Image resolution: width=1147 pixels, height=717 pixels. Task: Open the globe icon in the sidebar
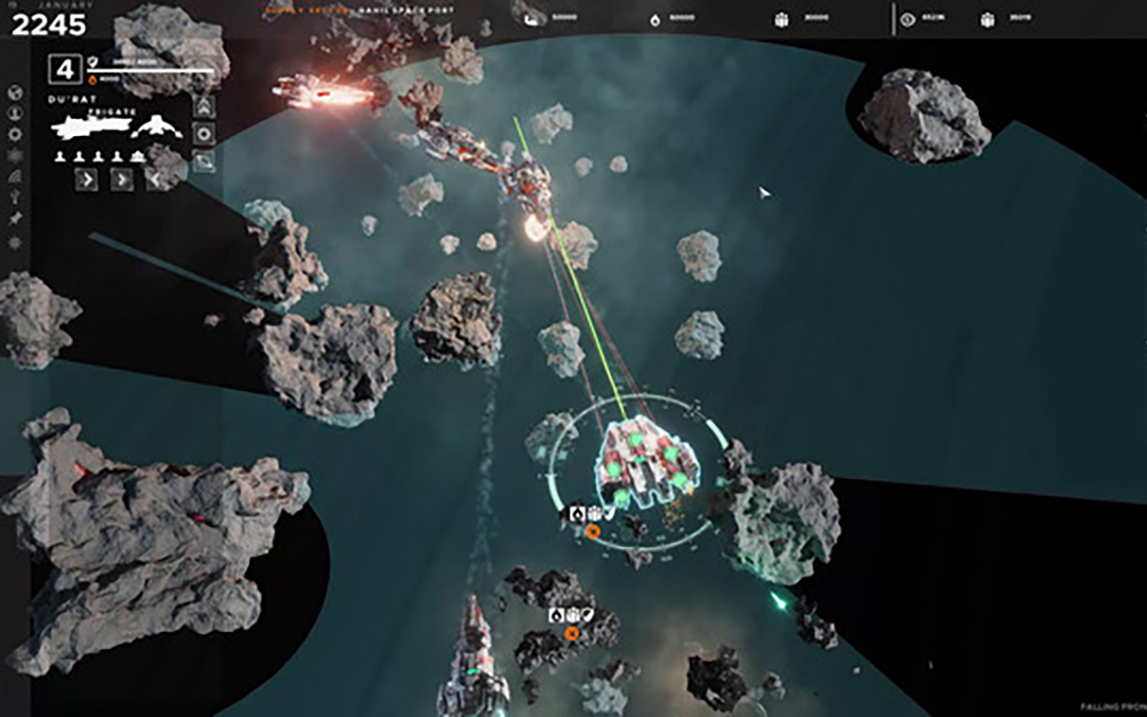[15, 93]
